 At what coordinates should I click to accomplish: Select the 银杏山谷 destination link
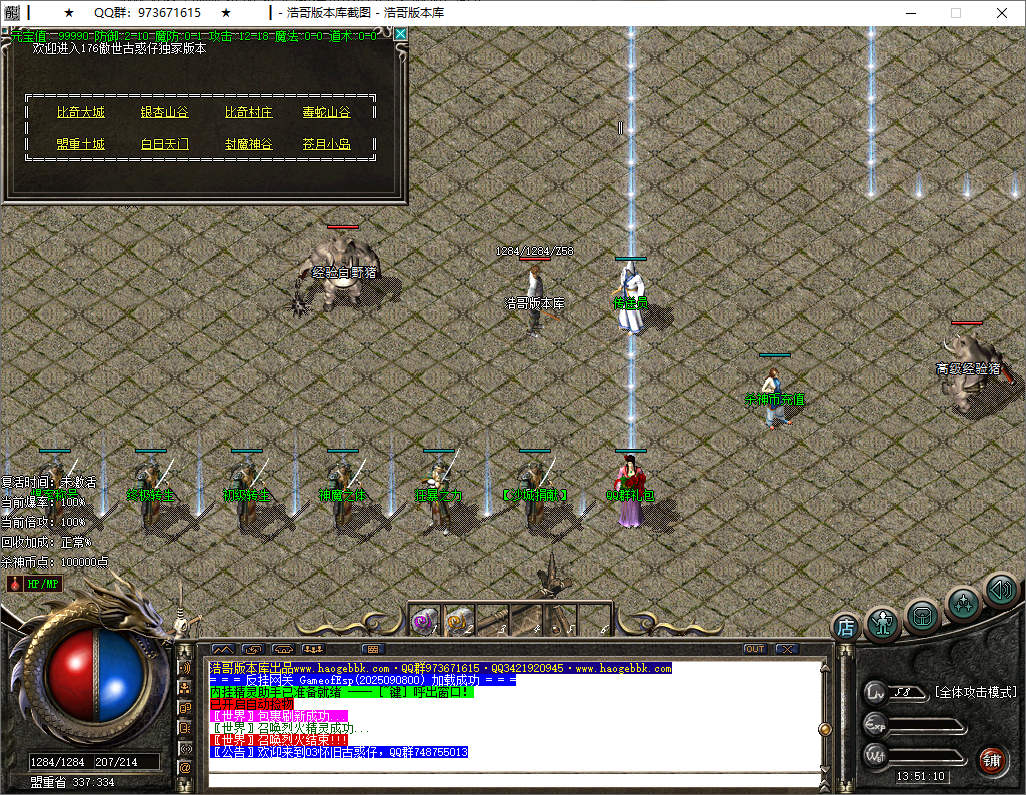point(164,113)
